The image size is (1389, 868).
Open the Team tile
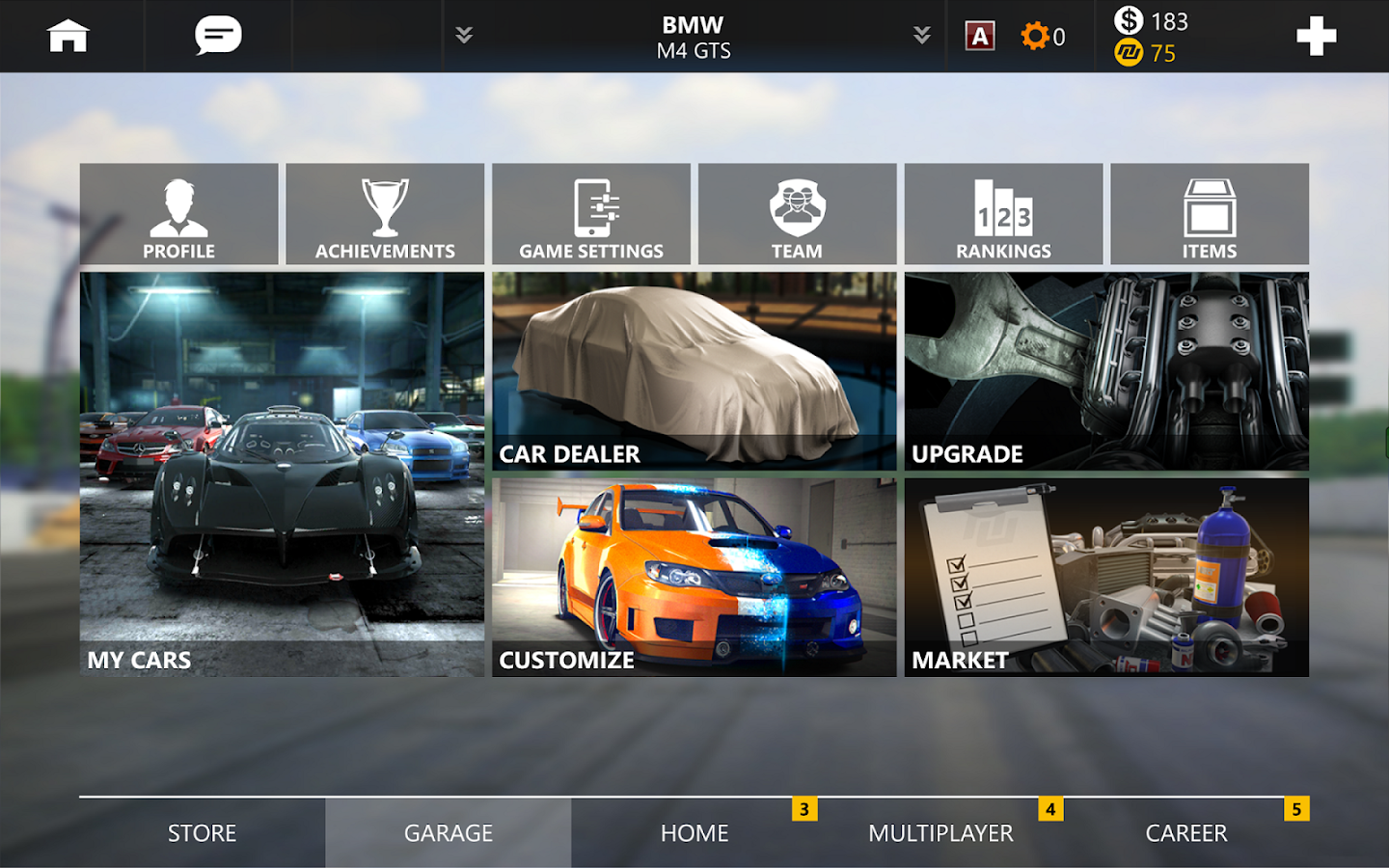[797, 214]
